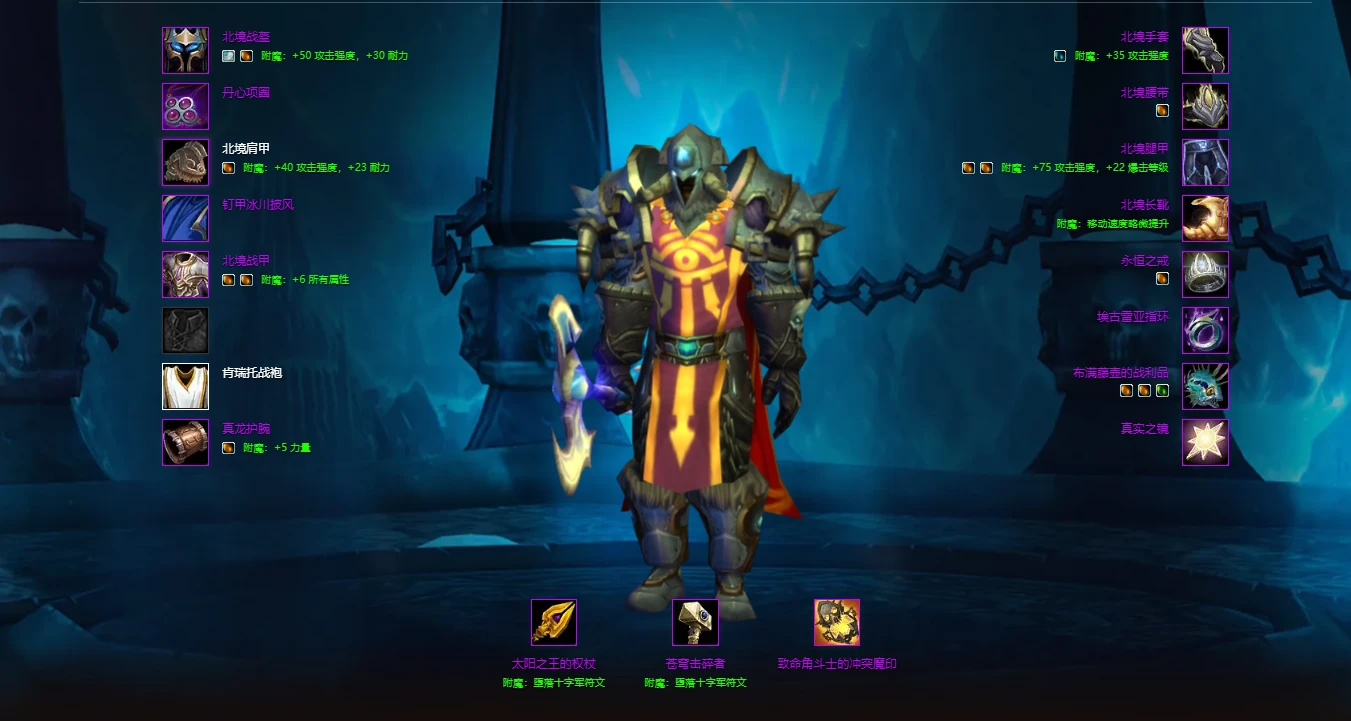This screenshot has height=721, width=1351.
Task: Select the 苍穹击碎者 hammer weapon icon
Action: coord(695,622)
